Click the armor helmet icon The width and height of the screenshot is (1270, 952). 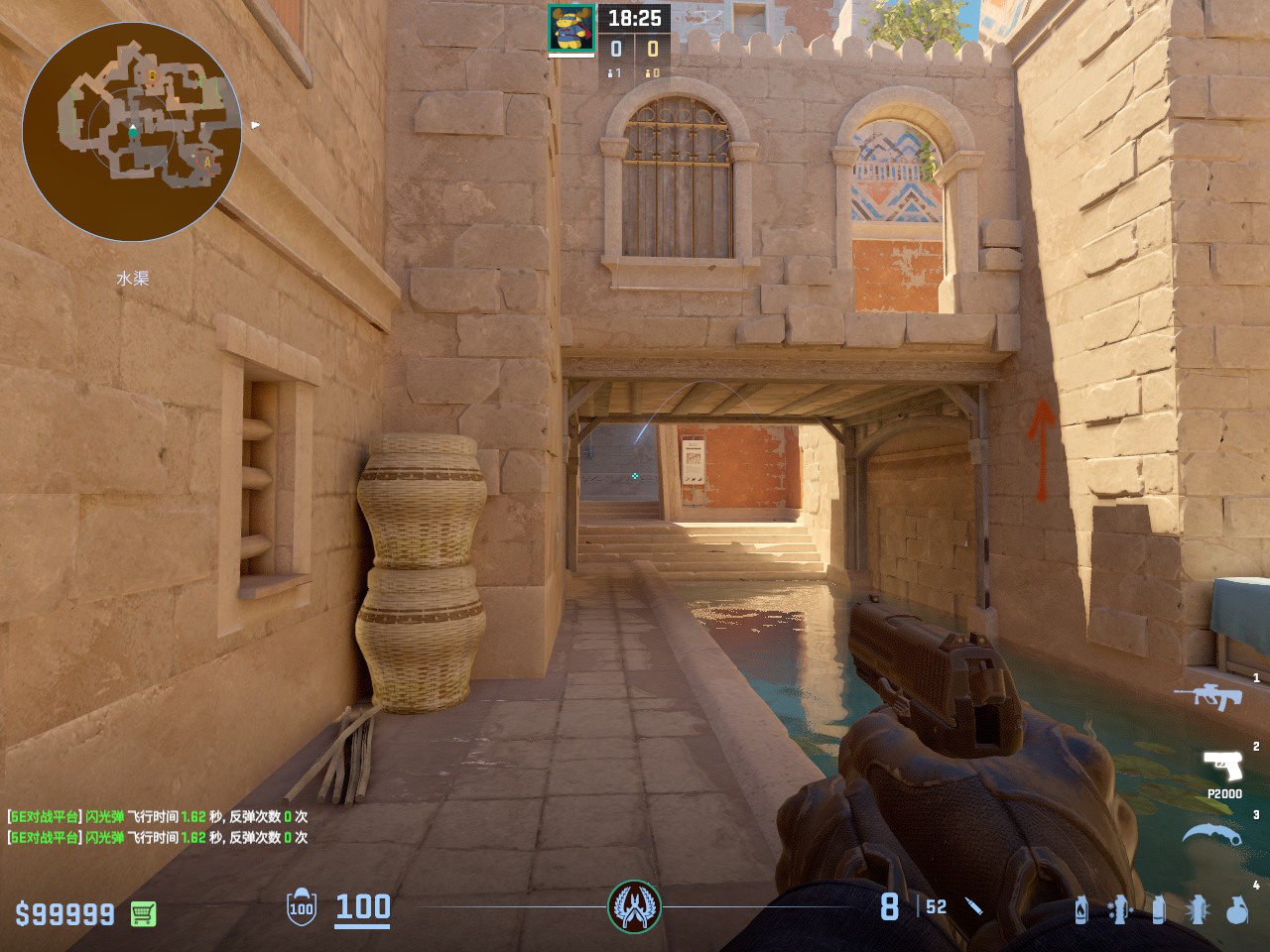pyautogui.click(x=302, y=907)
